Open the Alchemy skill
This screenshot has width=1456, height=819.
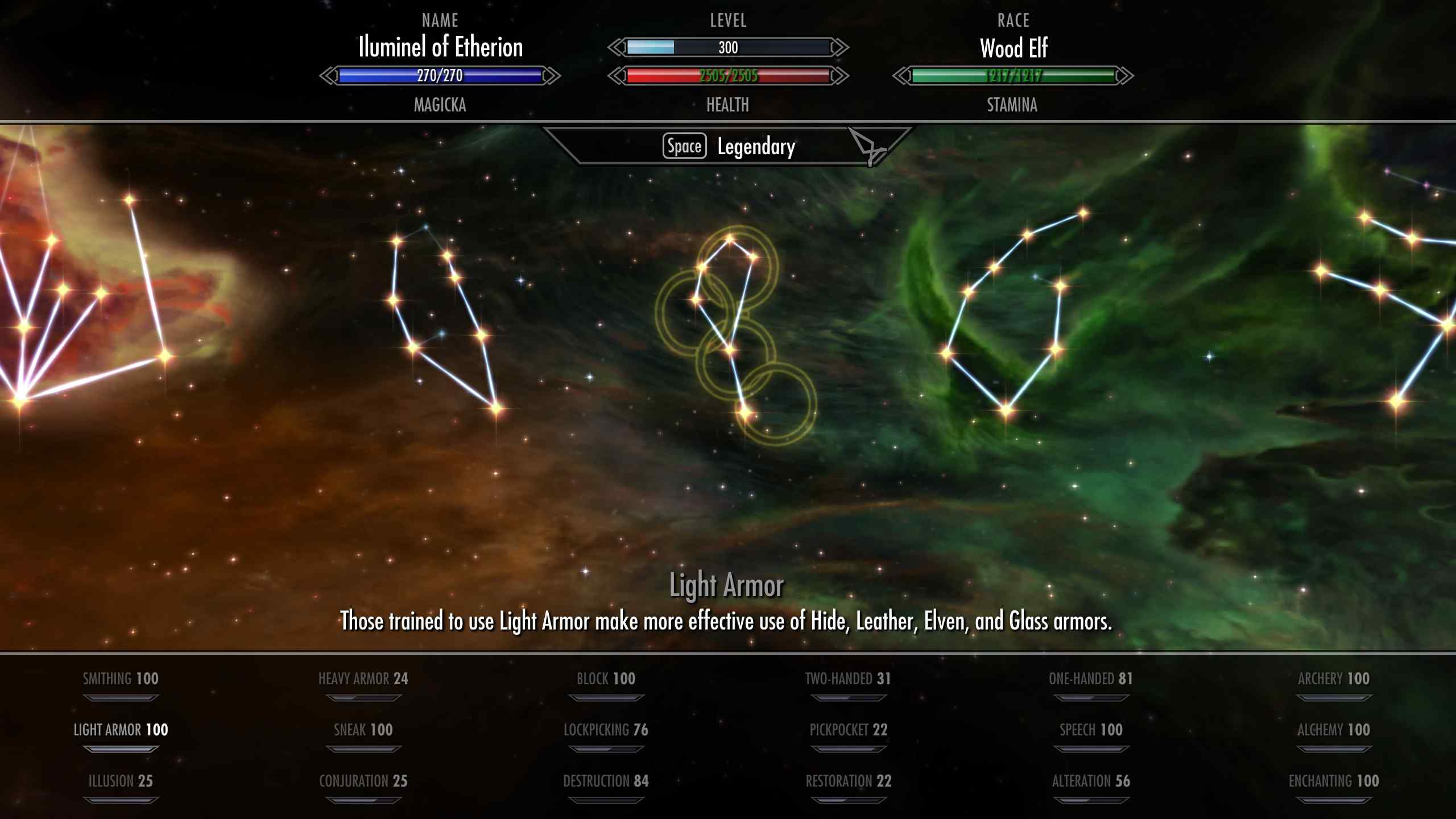coord(1334,730)
